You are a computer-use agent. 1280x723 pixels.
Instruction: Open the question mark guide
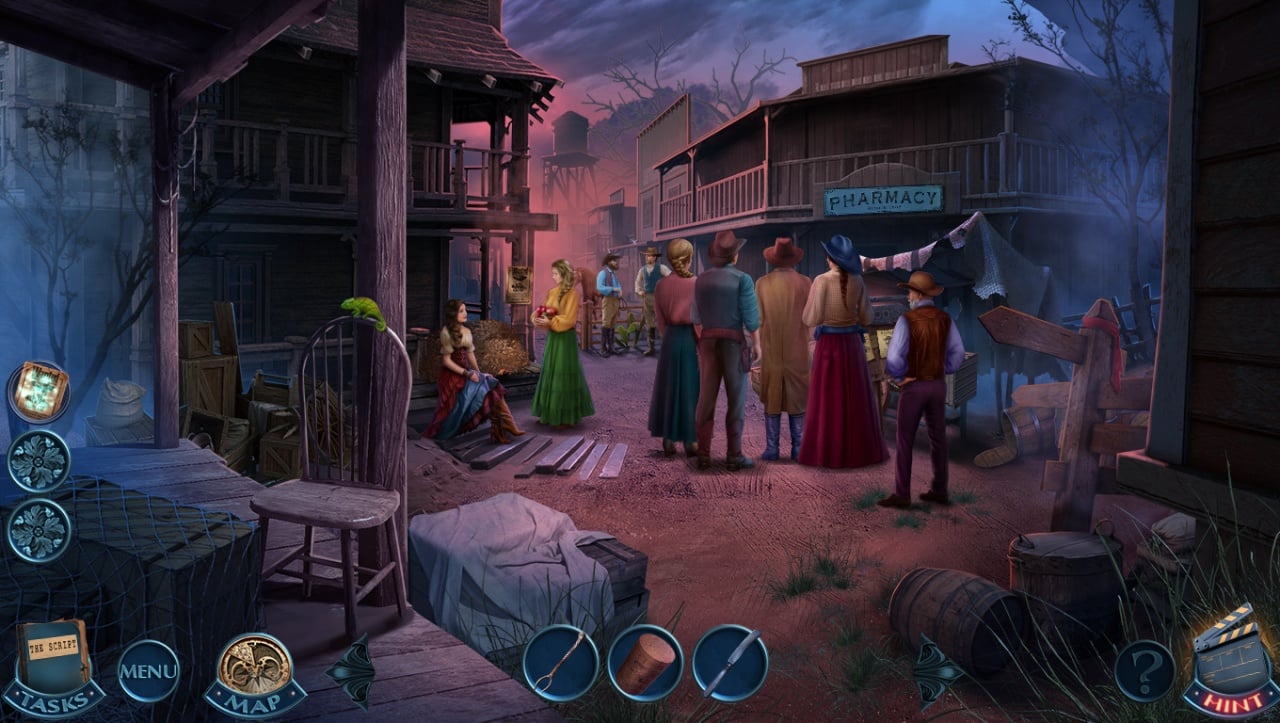[1145, 669]
